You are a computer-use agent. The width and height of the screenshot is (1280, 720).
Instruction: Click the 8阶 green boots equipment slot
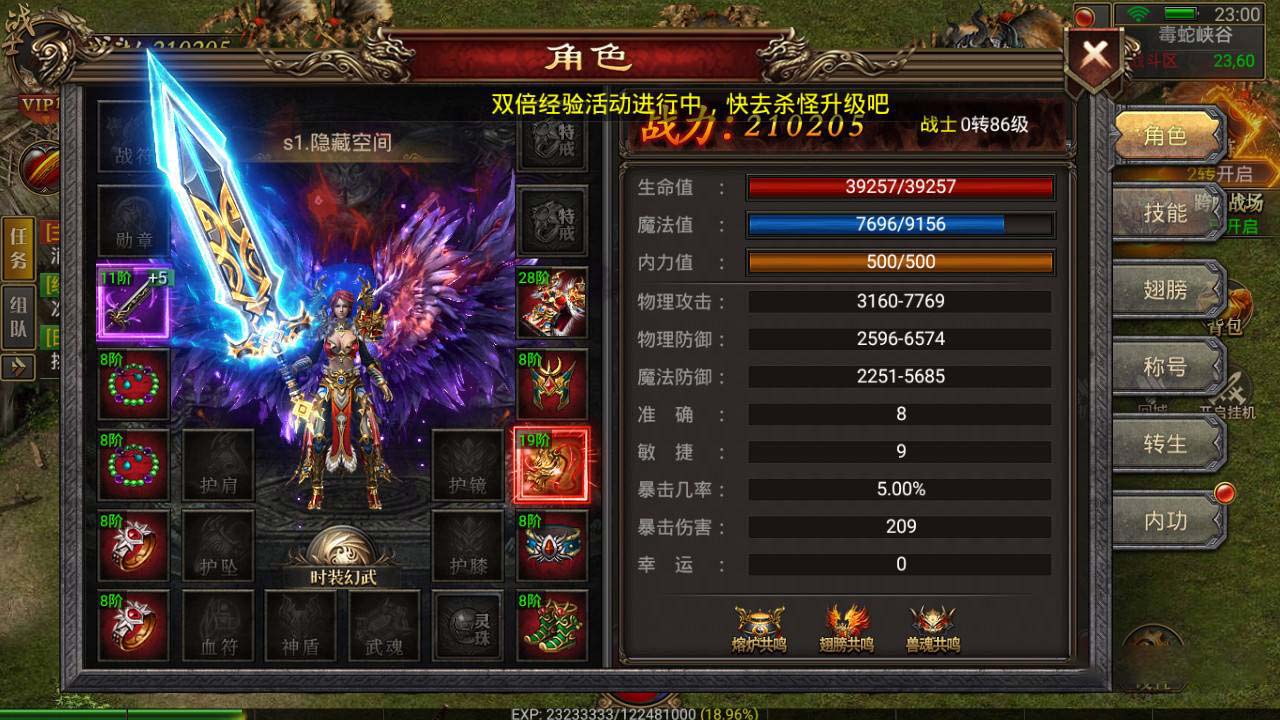click(x=552, y=625)
